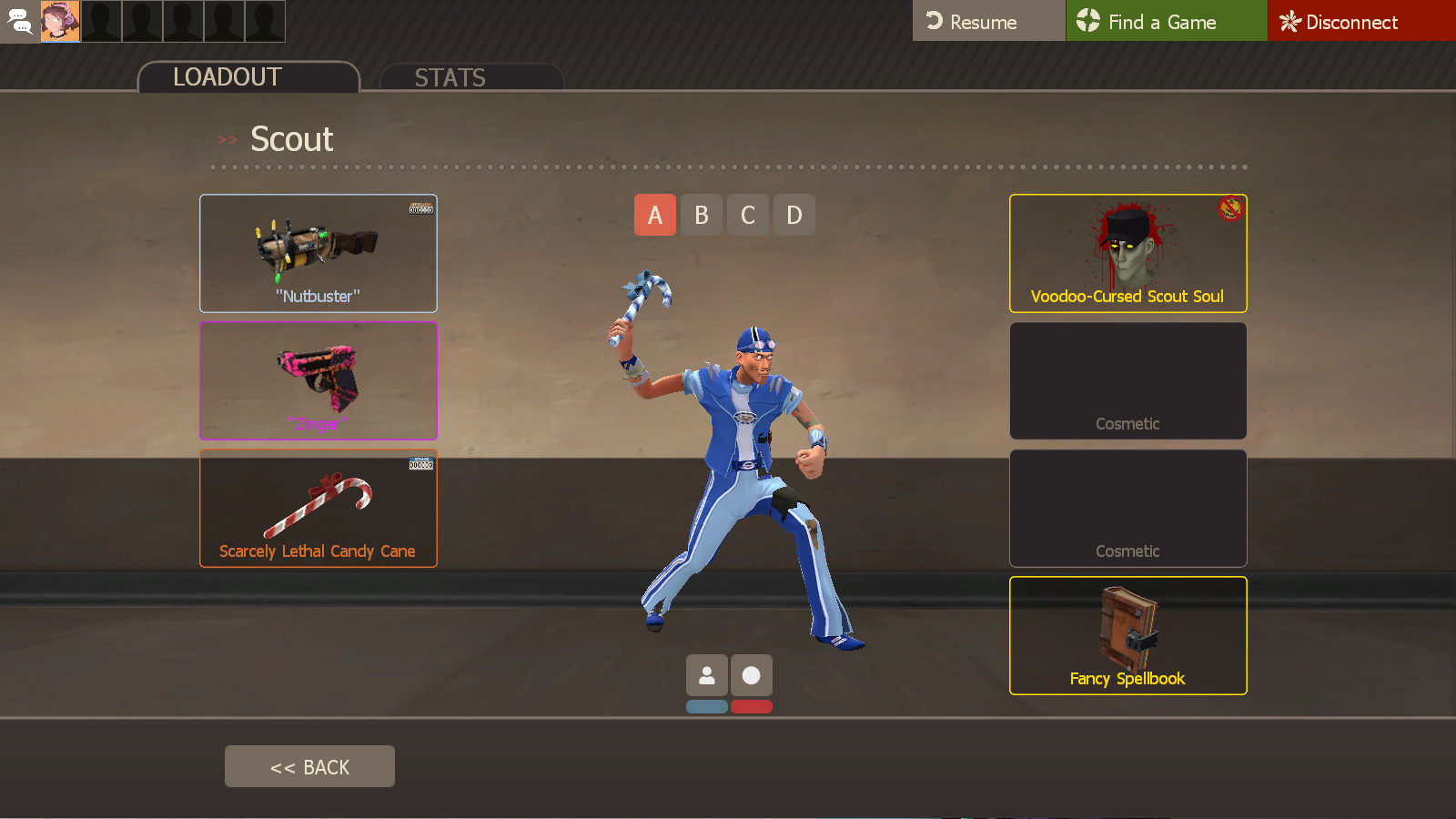Open chat via the speech bubble icon
This screenshot has width=1456, height=819.
20,20
